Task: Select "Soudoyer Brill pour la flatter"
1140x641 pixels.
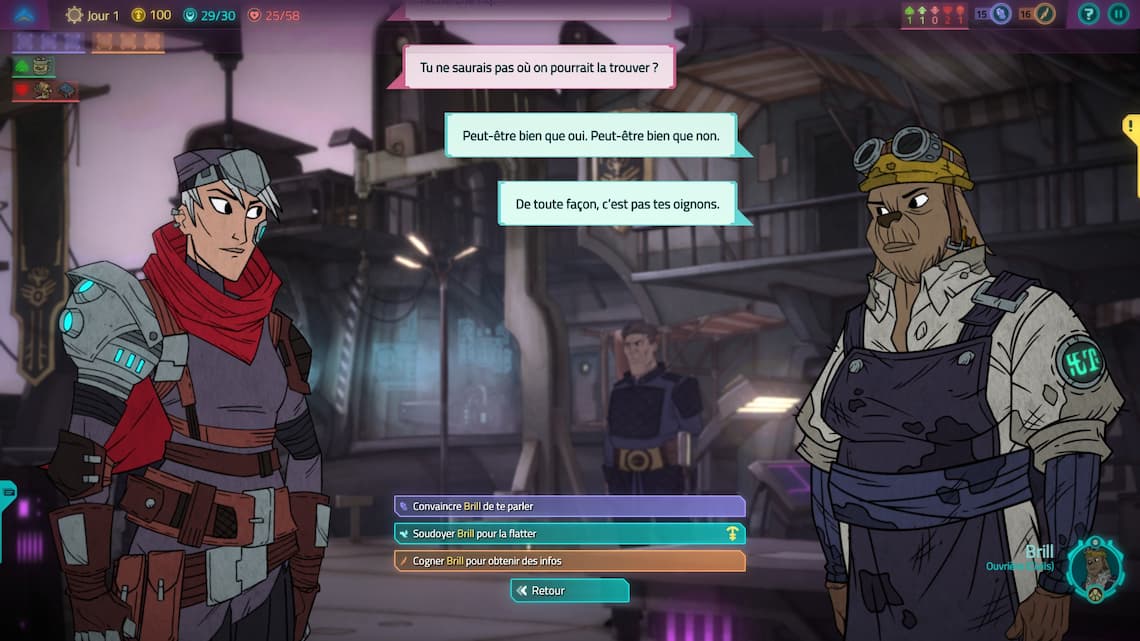Action: coord(569,534)
